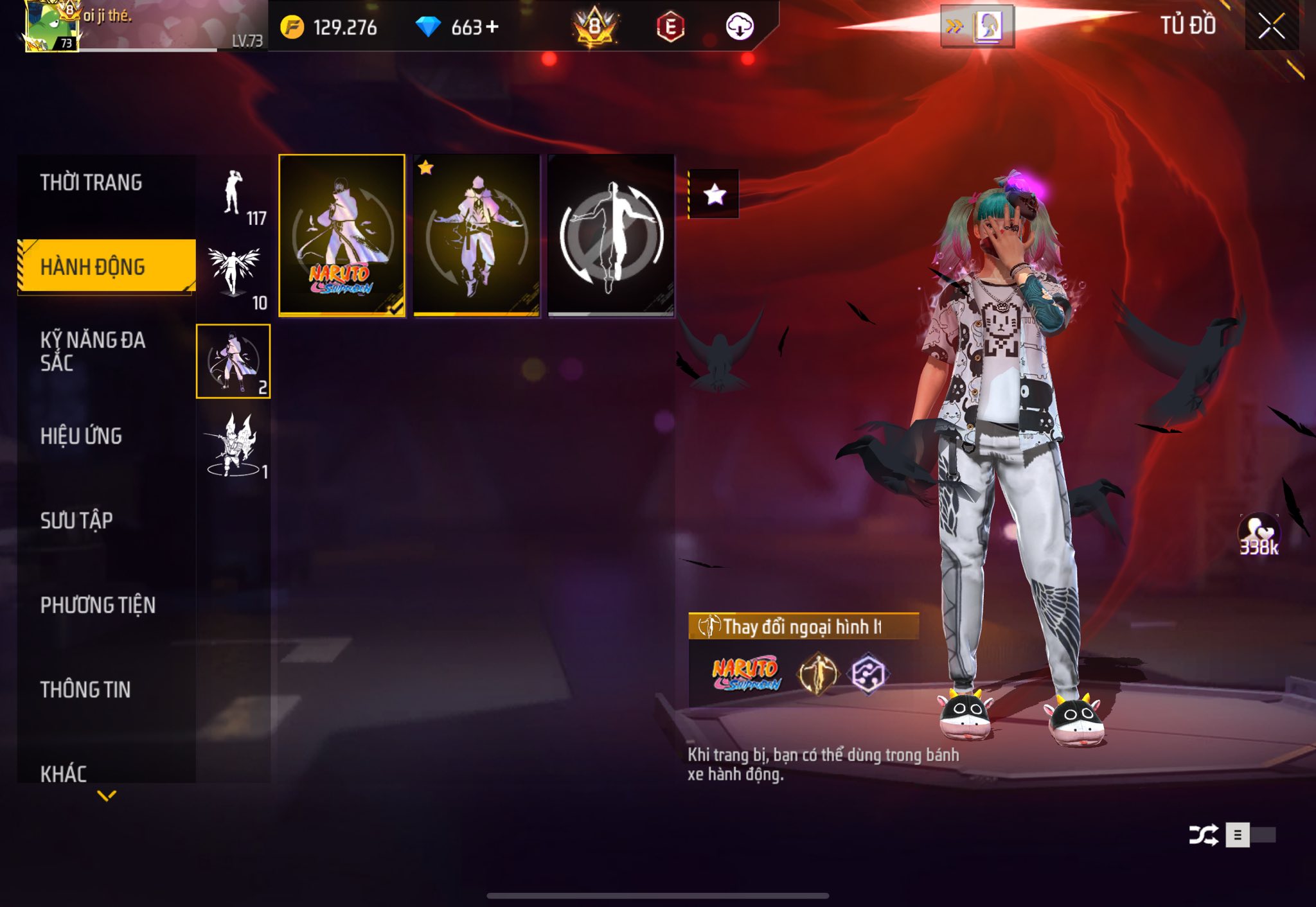Open the flaming-figure subcategory with 1 item

click(x=234, y=445)
